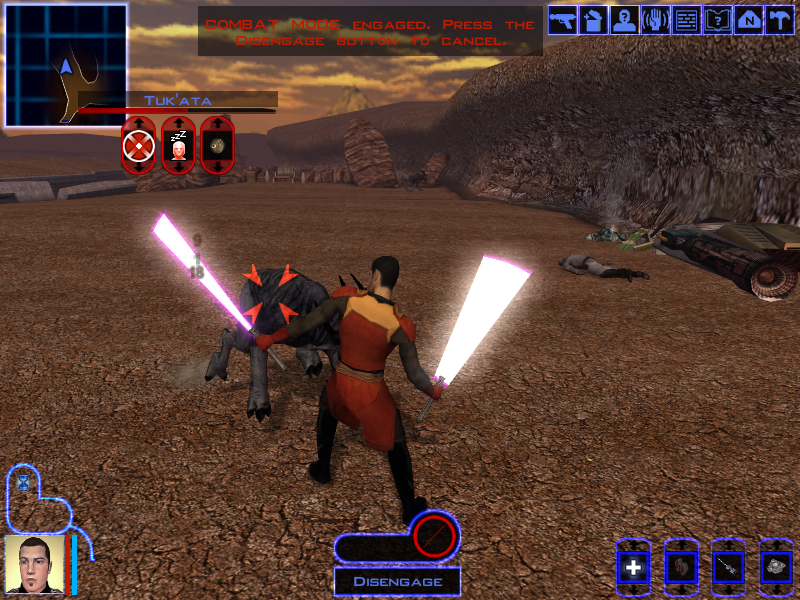The image size is (800, 600).
Task: Cast the sleep force power on target
Action: click(x=178, y=147)
